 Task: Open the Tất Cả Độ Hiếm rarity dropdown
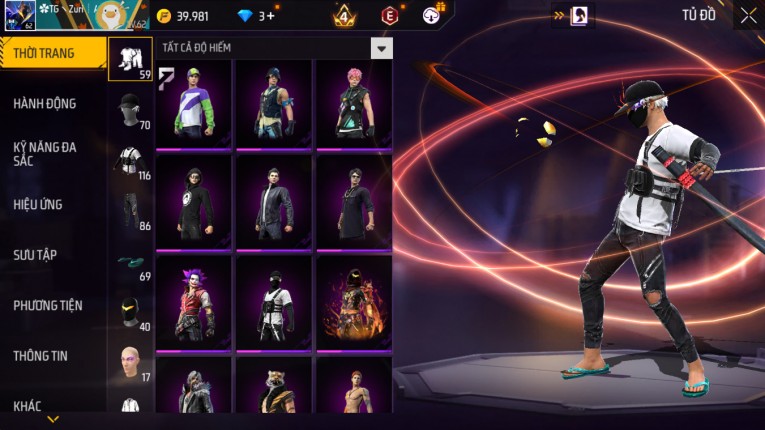point(381,48)
